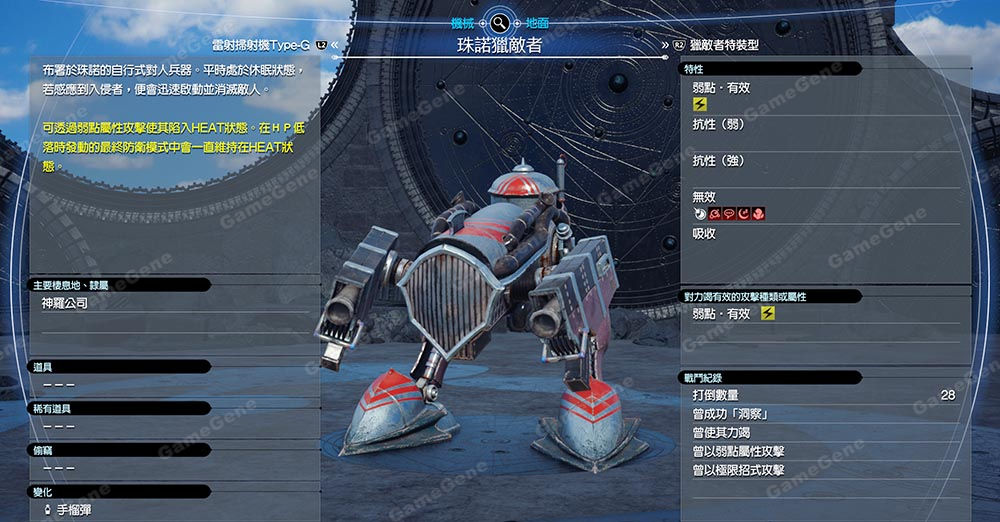Select the 神羅公司 affiliation entry

tap(66, 302)
